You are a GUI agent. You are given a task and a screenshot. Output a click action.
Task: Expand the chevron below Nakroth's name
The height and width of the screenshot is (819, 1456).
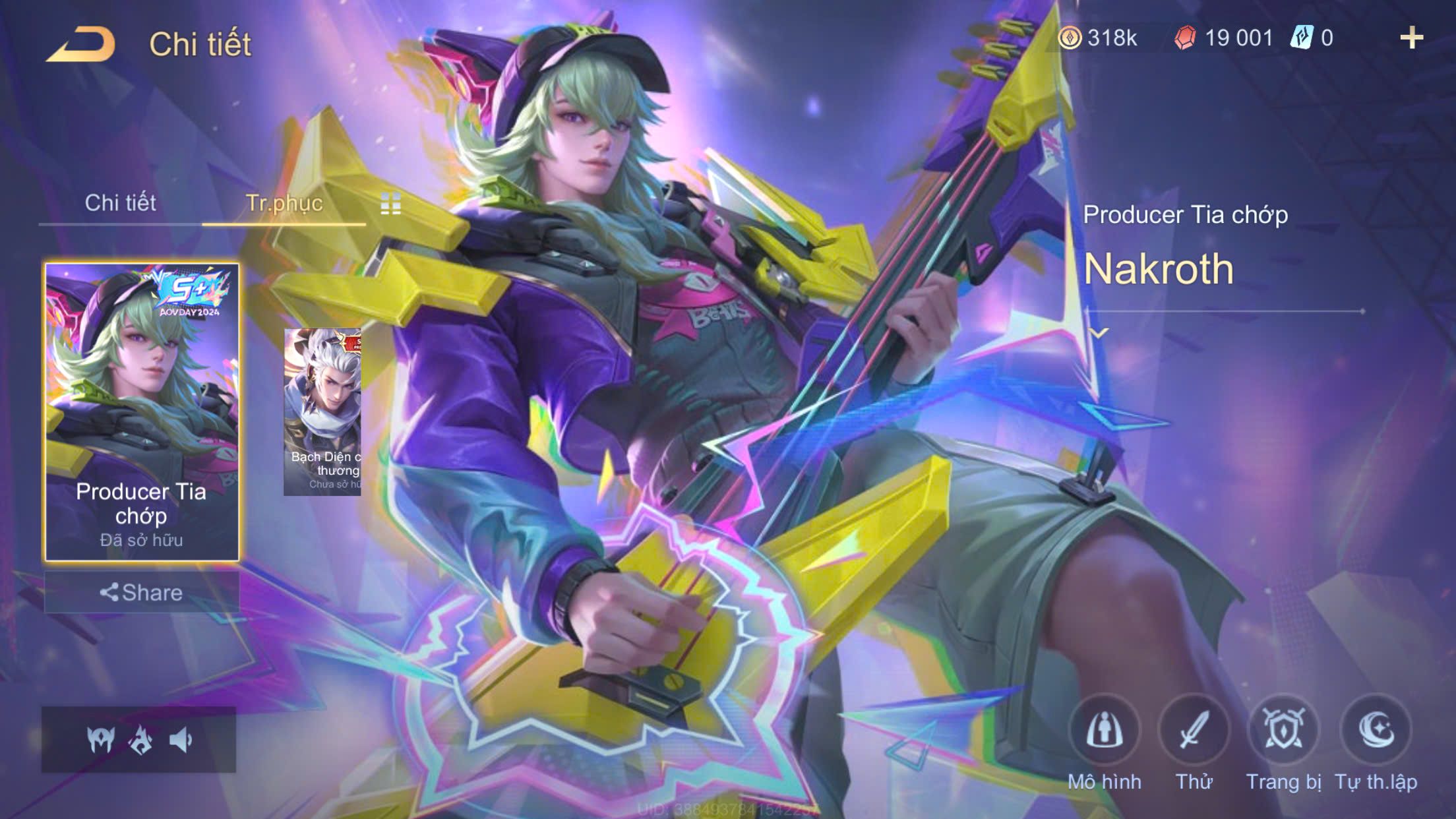click(1099, 333)
